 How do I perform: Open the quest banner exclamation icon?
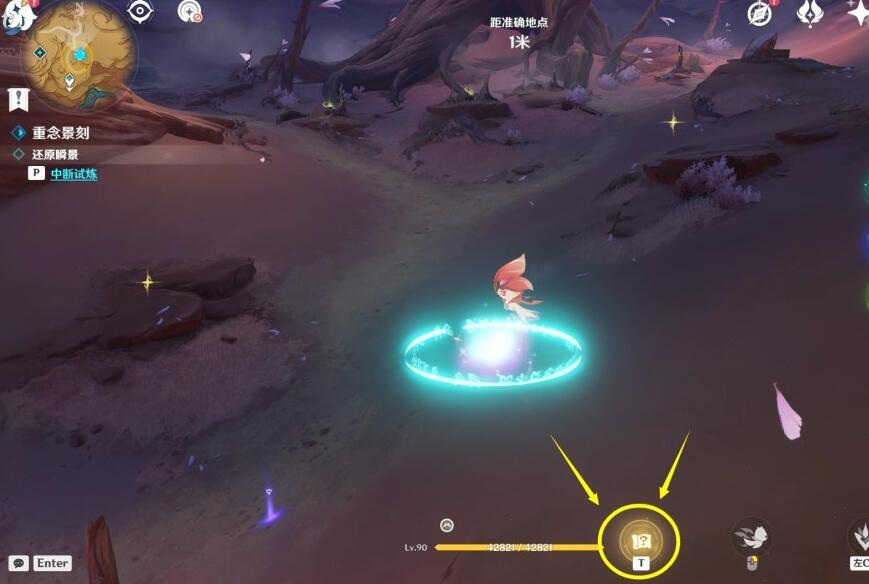17,98
